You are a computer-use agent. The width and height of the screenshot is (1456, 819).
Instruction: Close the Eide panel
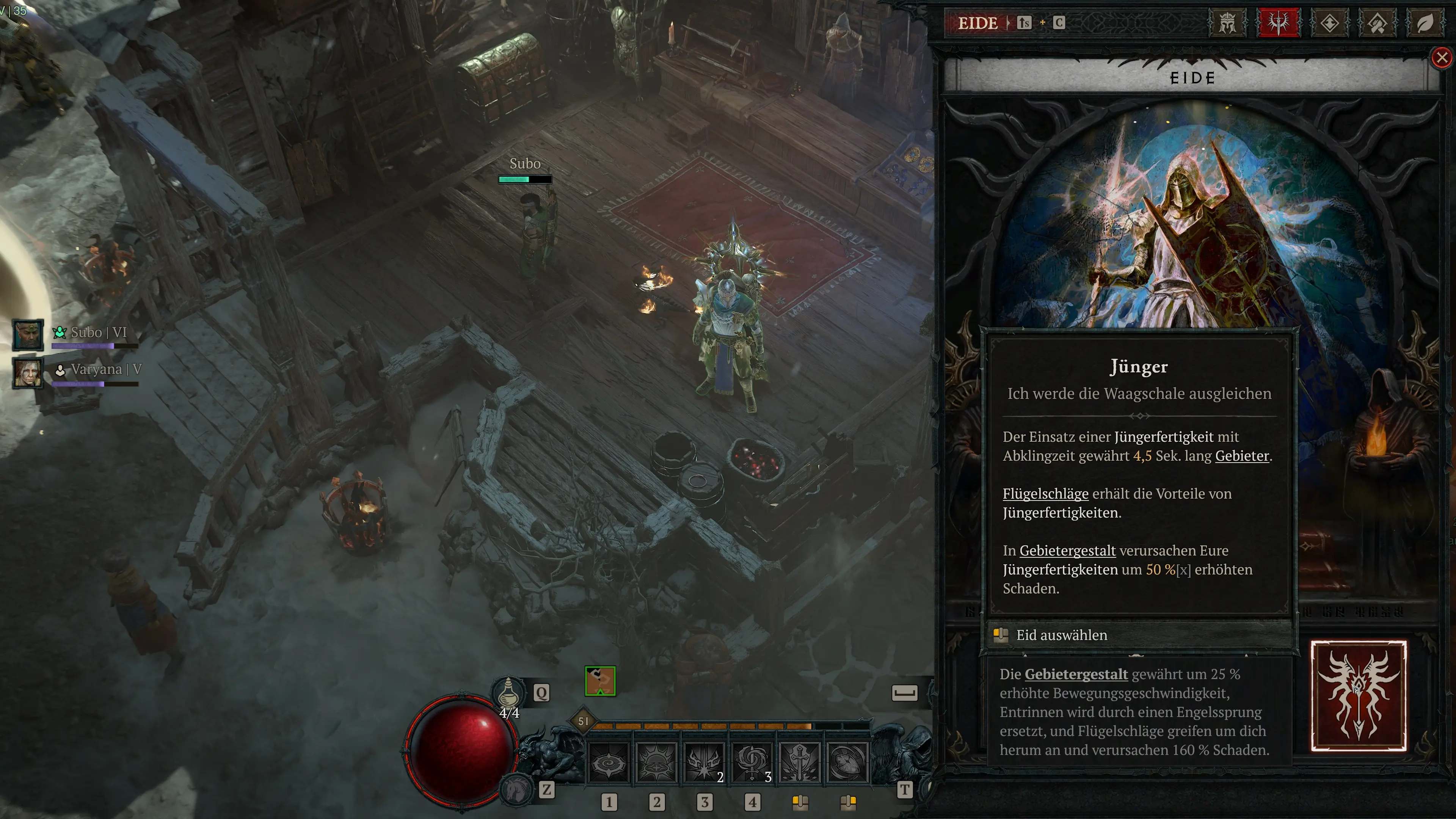click(1442, 58)
